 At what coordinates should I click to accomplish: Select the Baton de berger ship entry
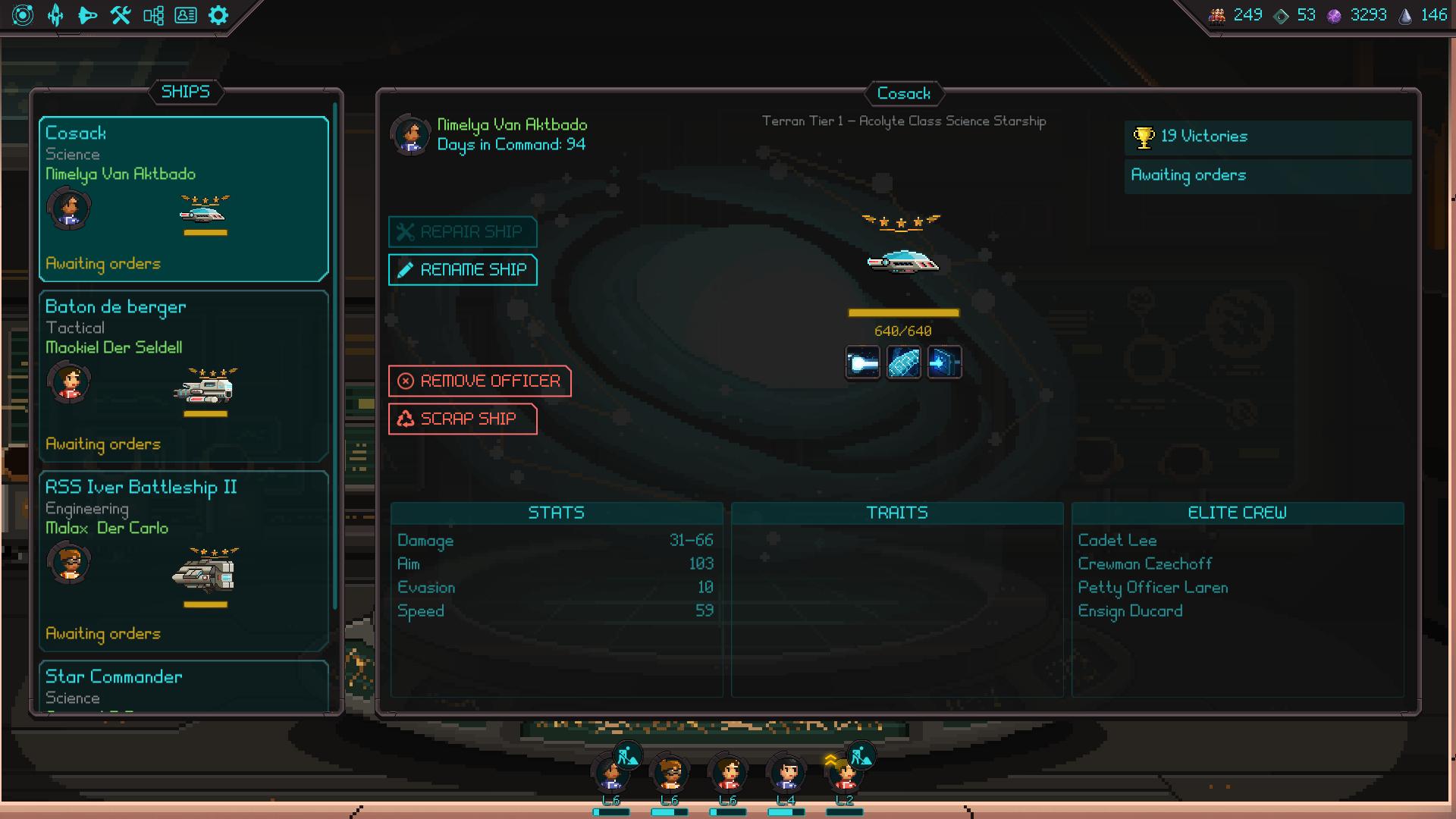pyautogui.click(x=184, y=376)
